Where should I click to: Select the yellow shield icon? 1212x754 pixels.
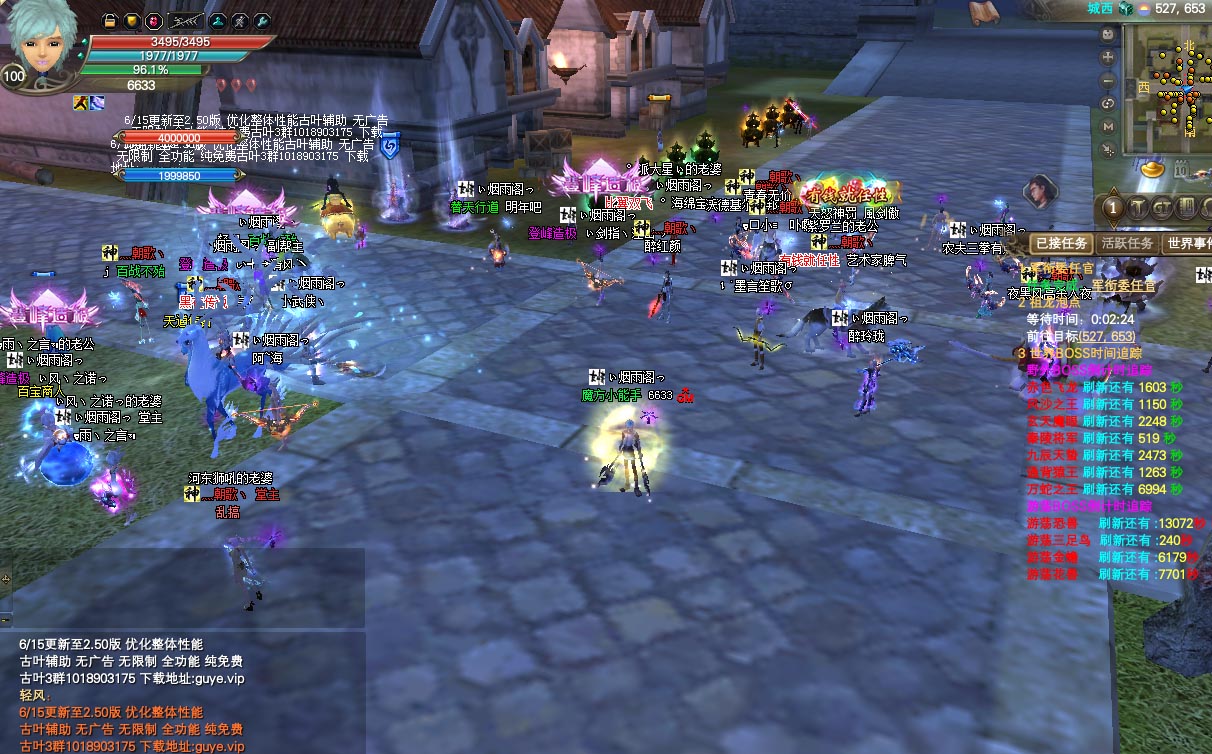[131, 21]
